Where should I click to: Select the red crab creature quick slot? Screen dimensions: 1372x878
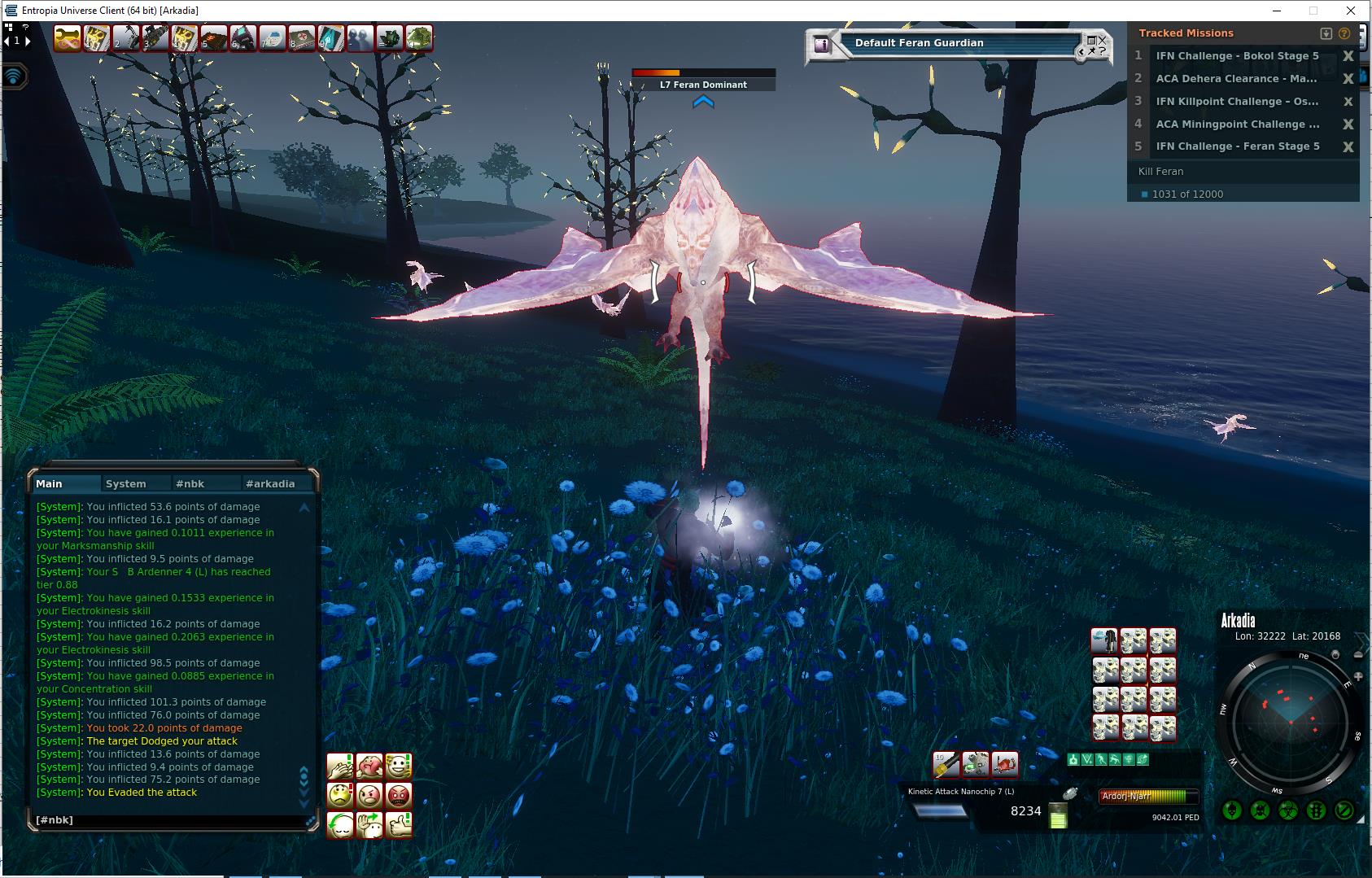click(x=1005, y=763)
